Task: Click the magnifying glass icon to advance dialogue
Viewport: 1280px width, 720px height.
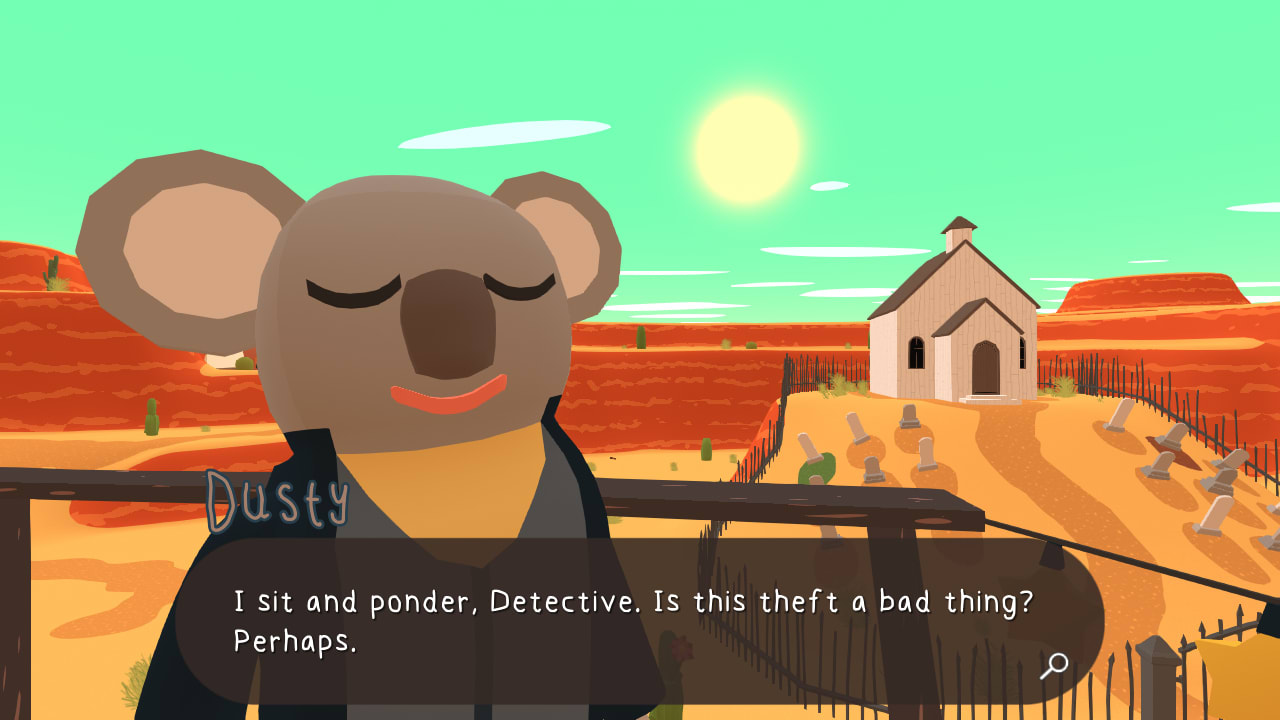Action: [x=1052, y=663]
